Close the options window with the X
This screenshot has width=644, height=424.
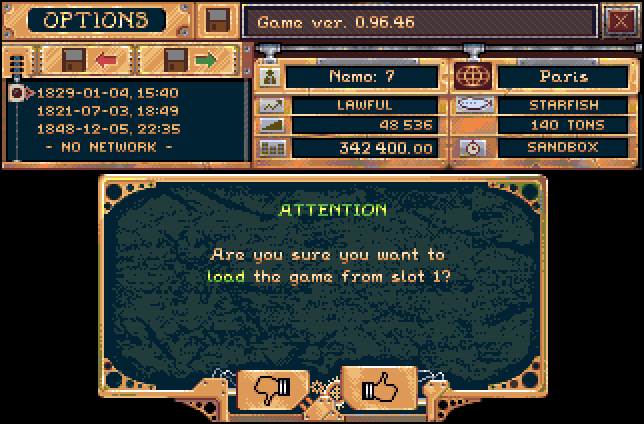619,20
